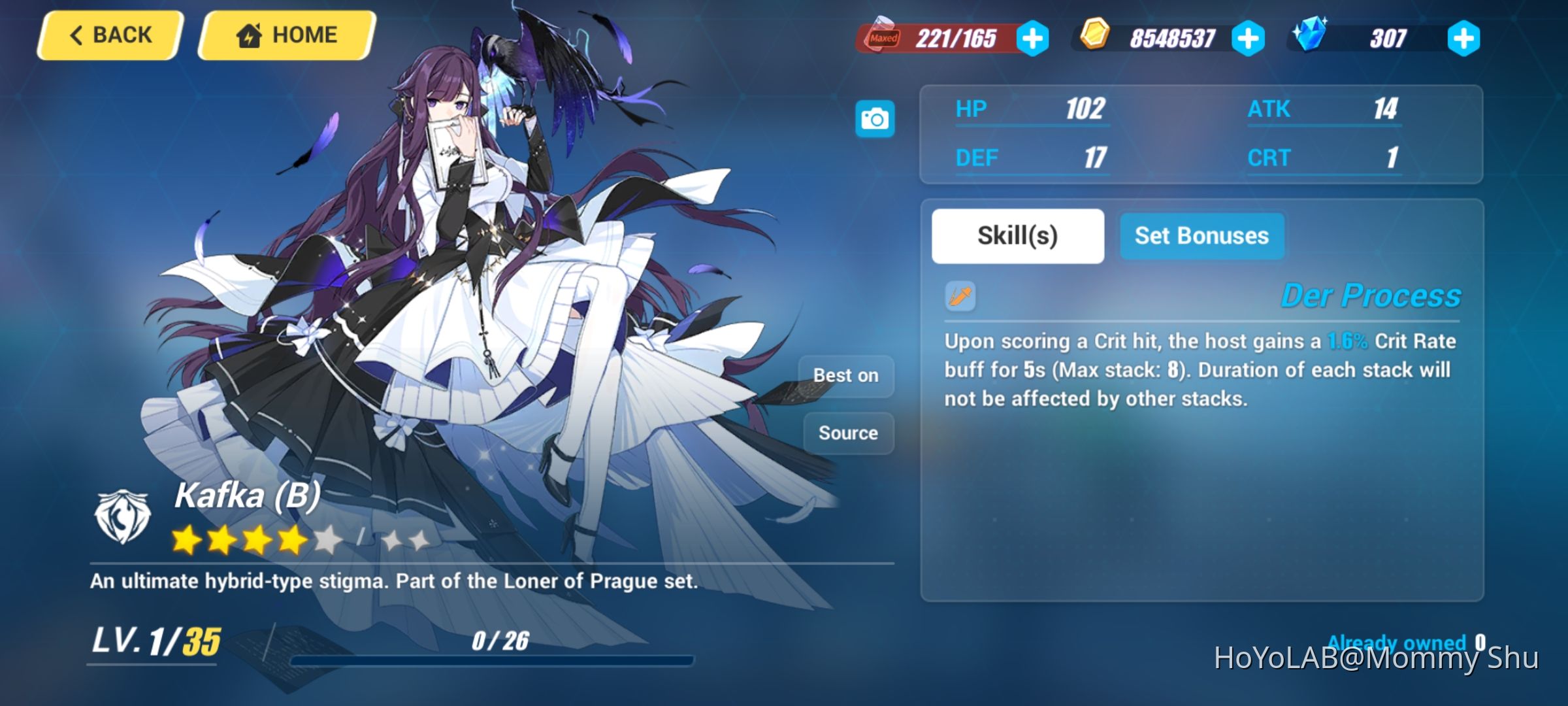
Task: Switch to the Set Bonuses tab
Action: point(1201,236)
